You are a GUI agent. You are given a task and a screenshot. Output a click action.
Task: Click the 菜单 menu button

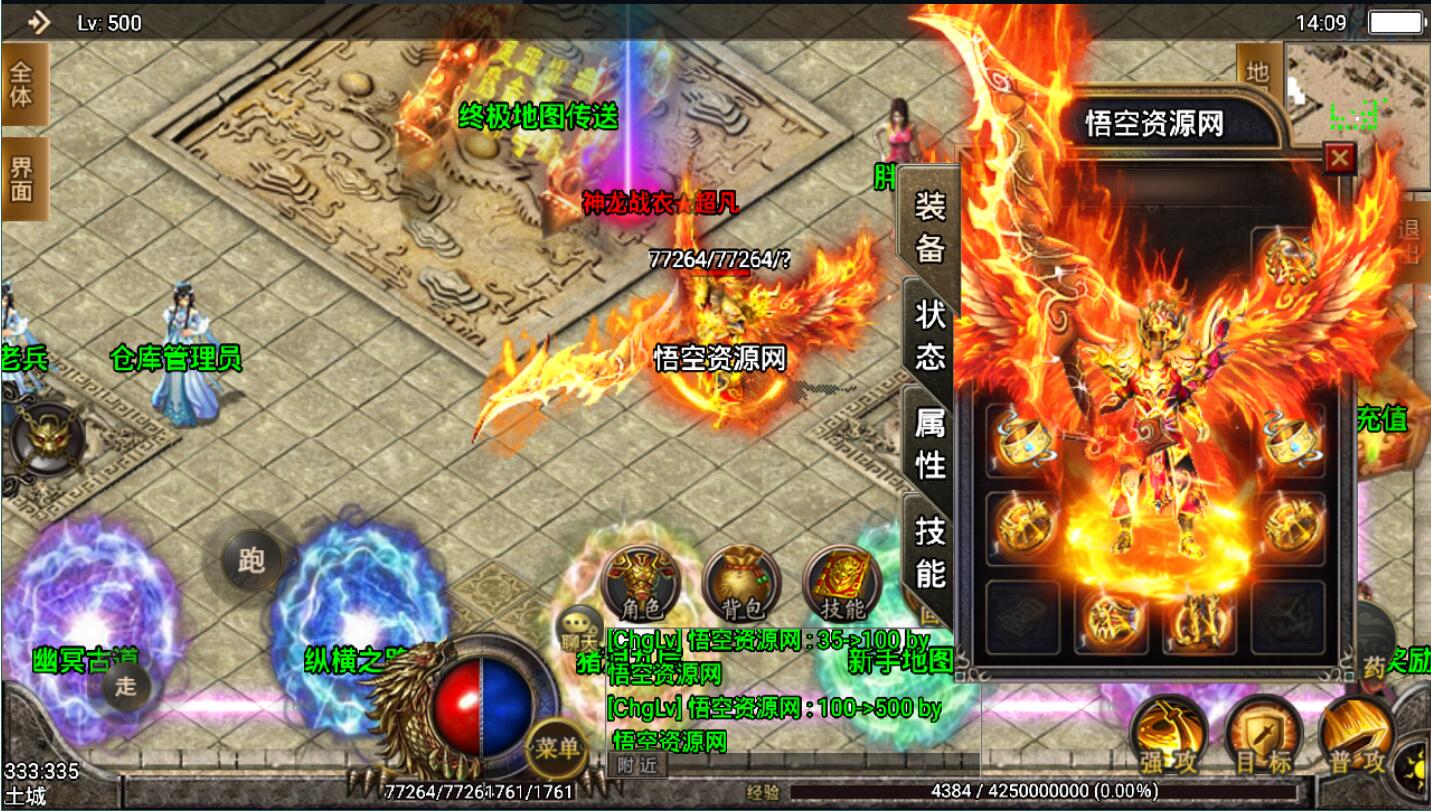click(556, 747)
